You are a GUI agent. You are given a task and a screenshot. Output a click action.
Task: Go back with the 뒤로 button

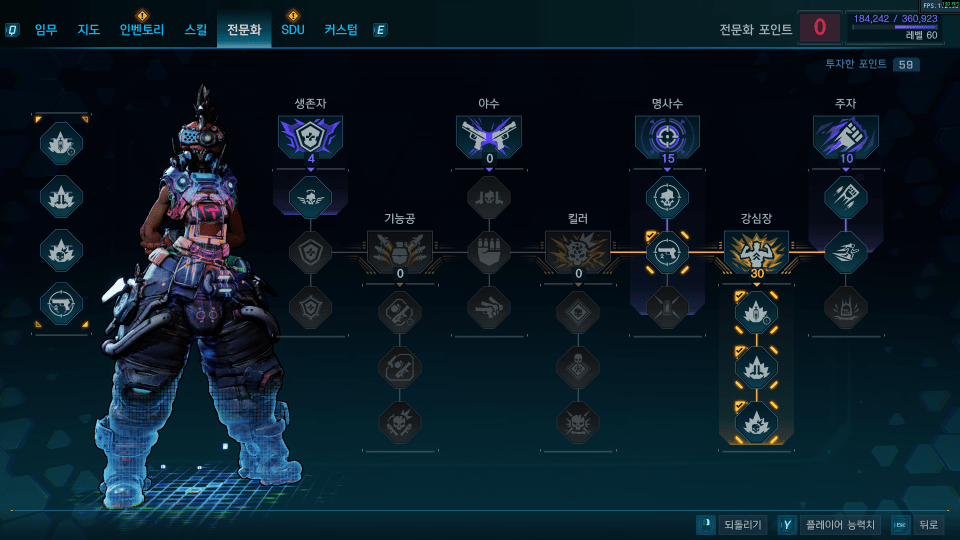[917, 525]
